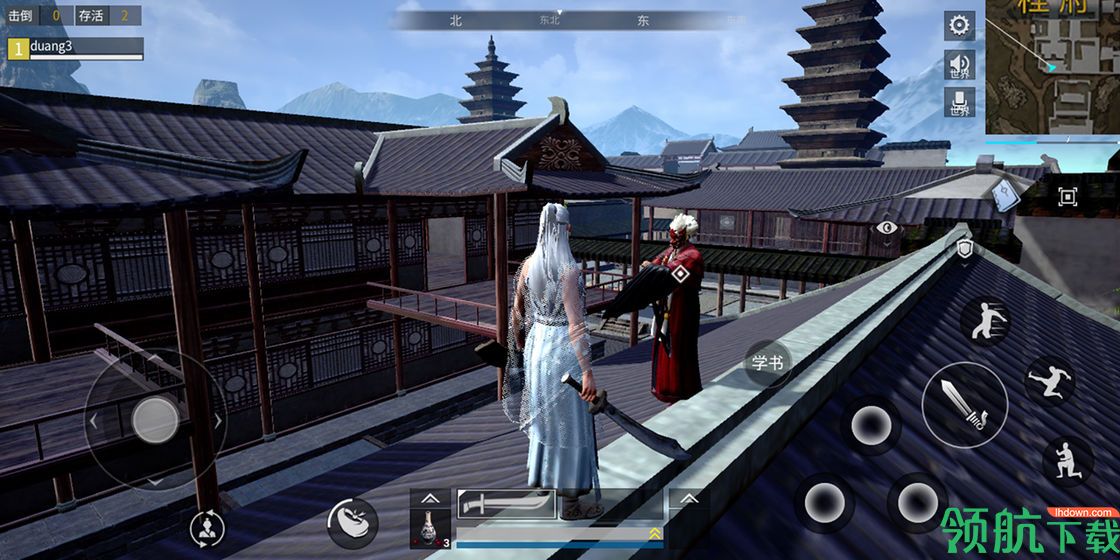Tap the character switch rotate icon
Screen dimensions: 1120x560
pos(207,527)
